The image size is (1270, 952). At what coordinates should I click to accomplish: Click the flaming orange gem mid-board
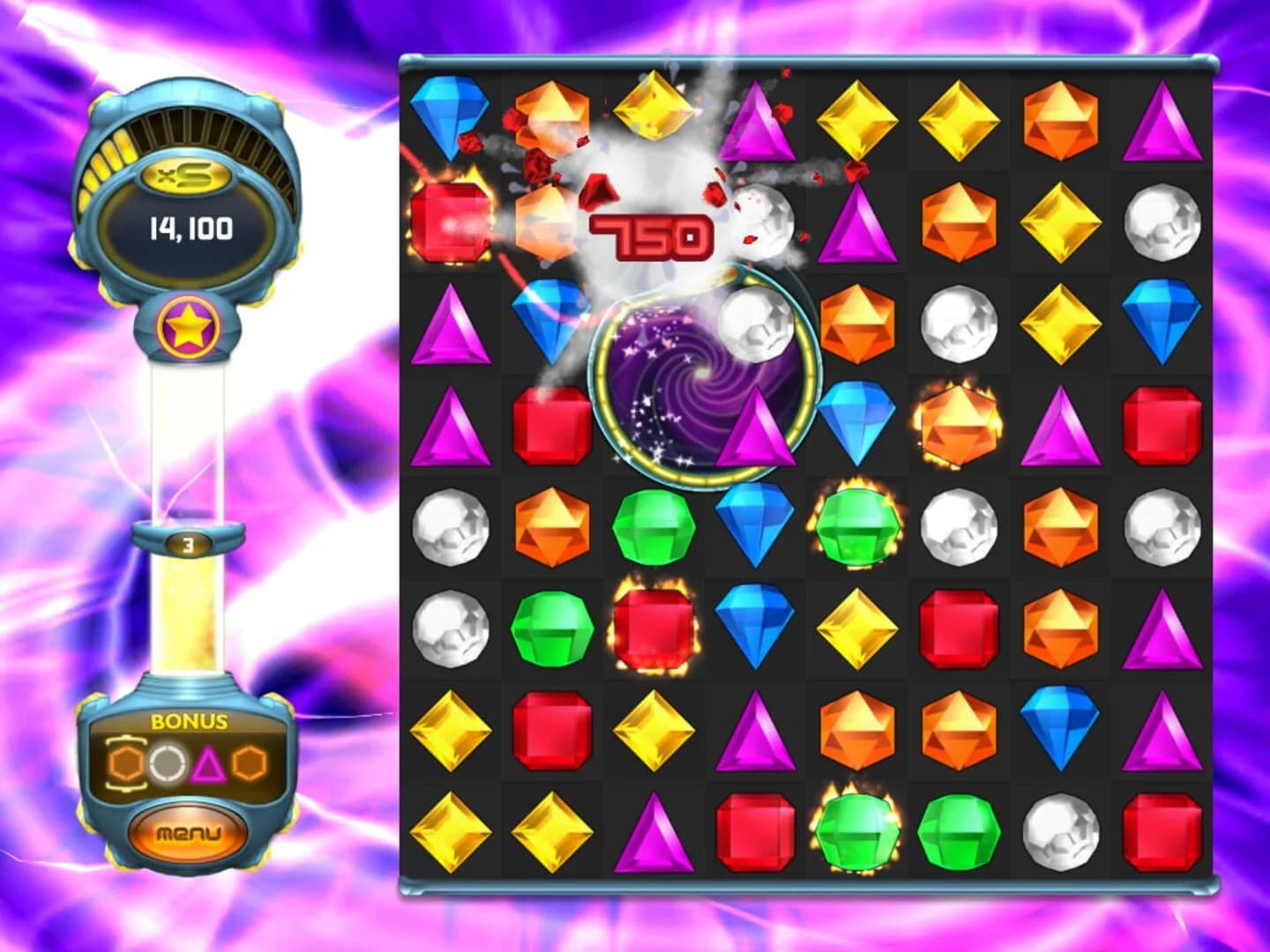[958, 423]
